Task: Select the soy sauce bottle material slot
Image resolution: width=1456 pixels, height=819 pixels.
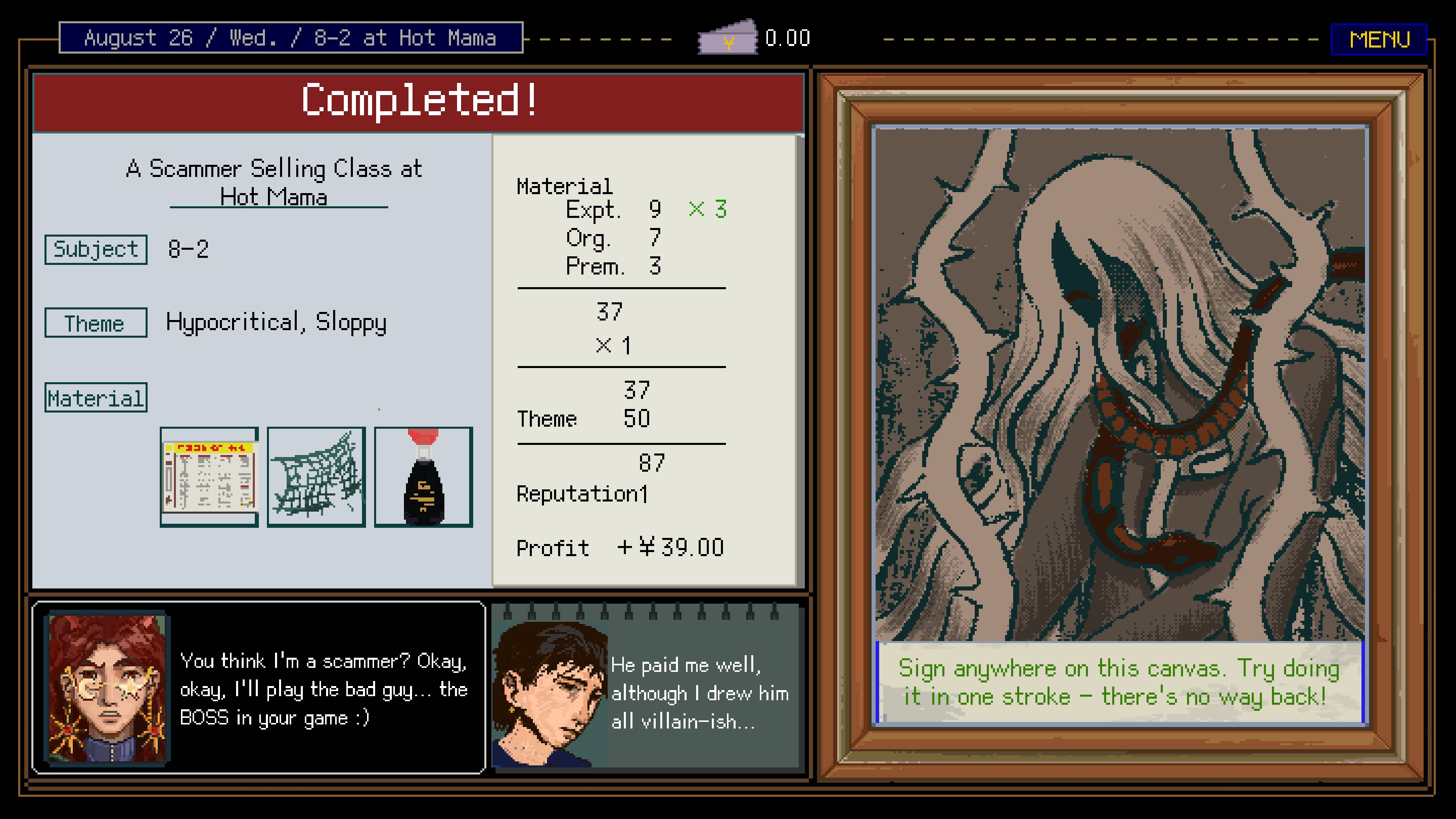Action: pyautogui.click(x=423, y=476)
